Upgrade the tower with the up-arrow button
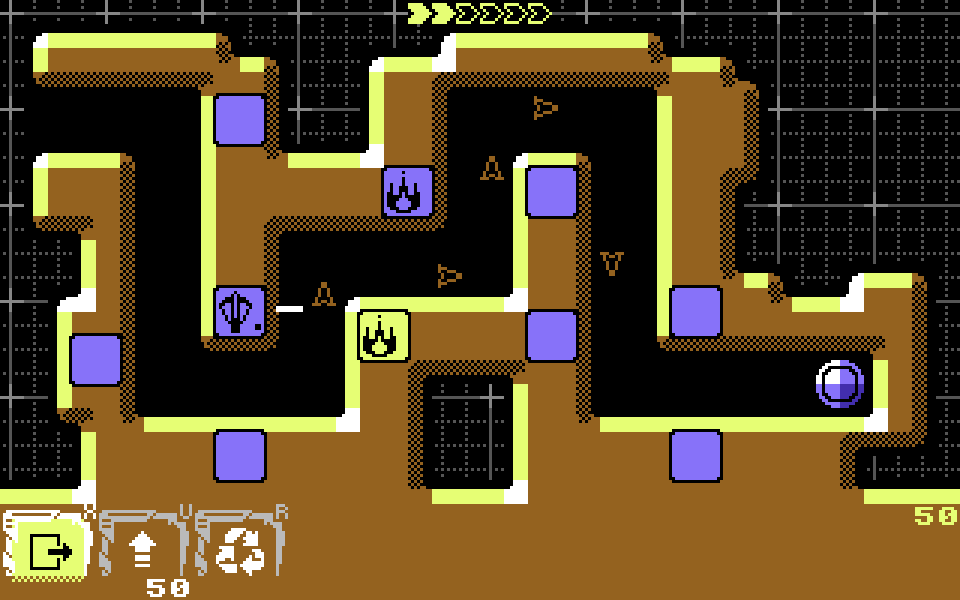The width and height of the screenshot is (960, 600). pyautogui.click(x=143, y=549)
